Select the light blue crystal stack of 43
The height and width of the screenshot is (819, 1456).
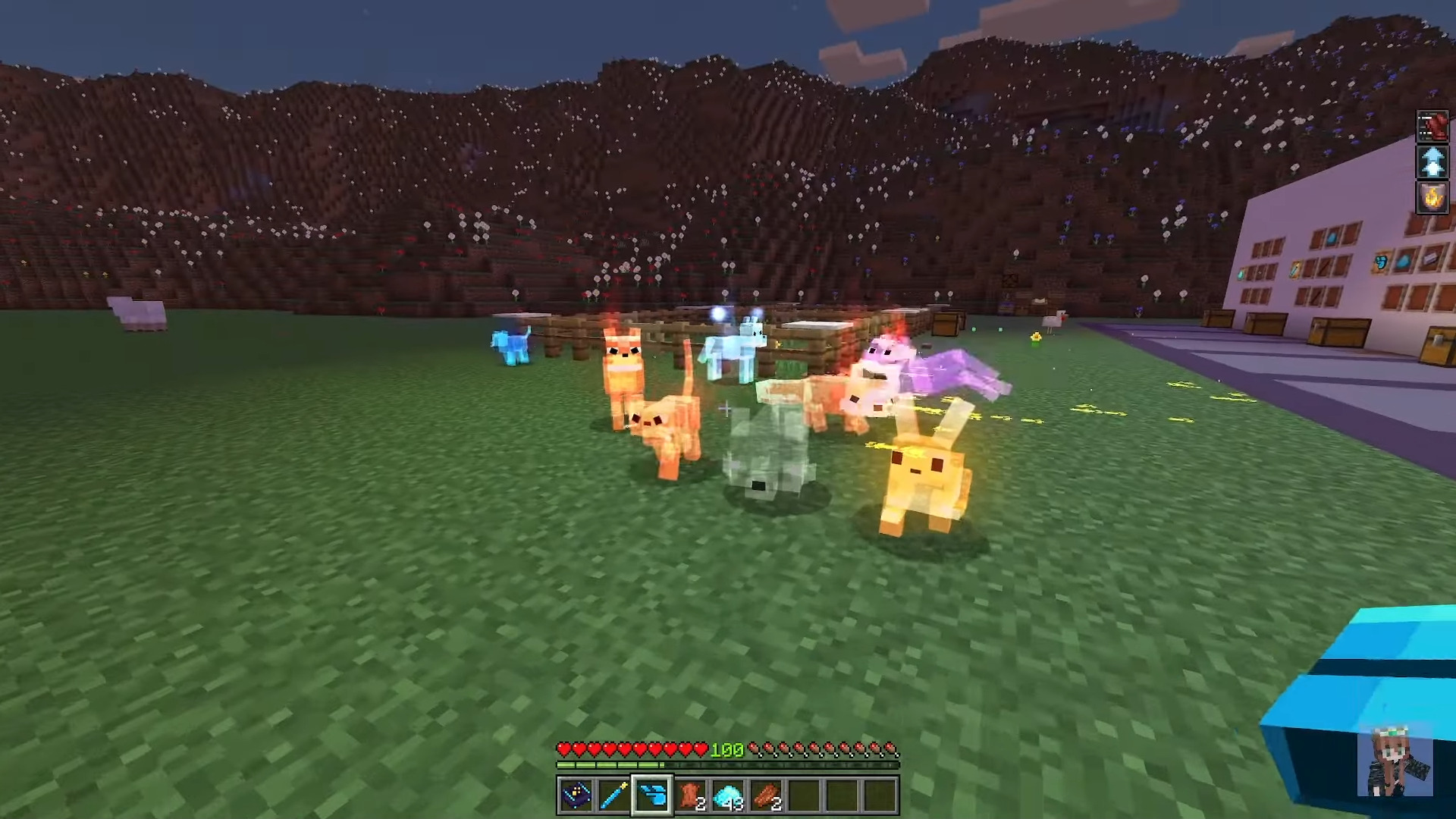(x=728, y=795)
